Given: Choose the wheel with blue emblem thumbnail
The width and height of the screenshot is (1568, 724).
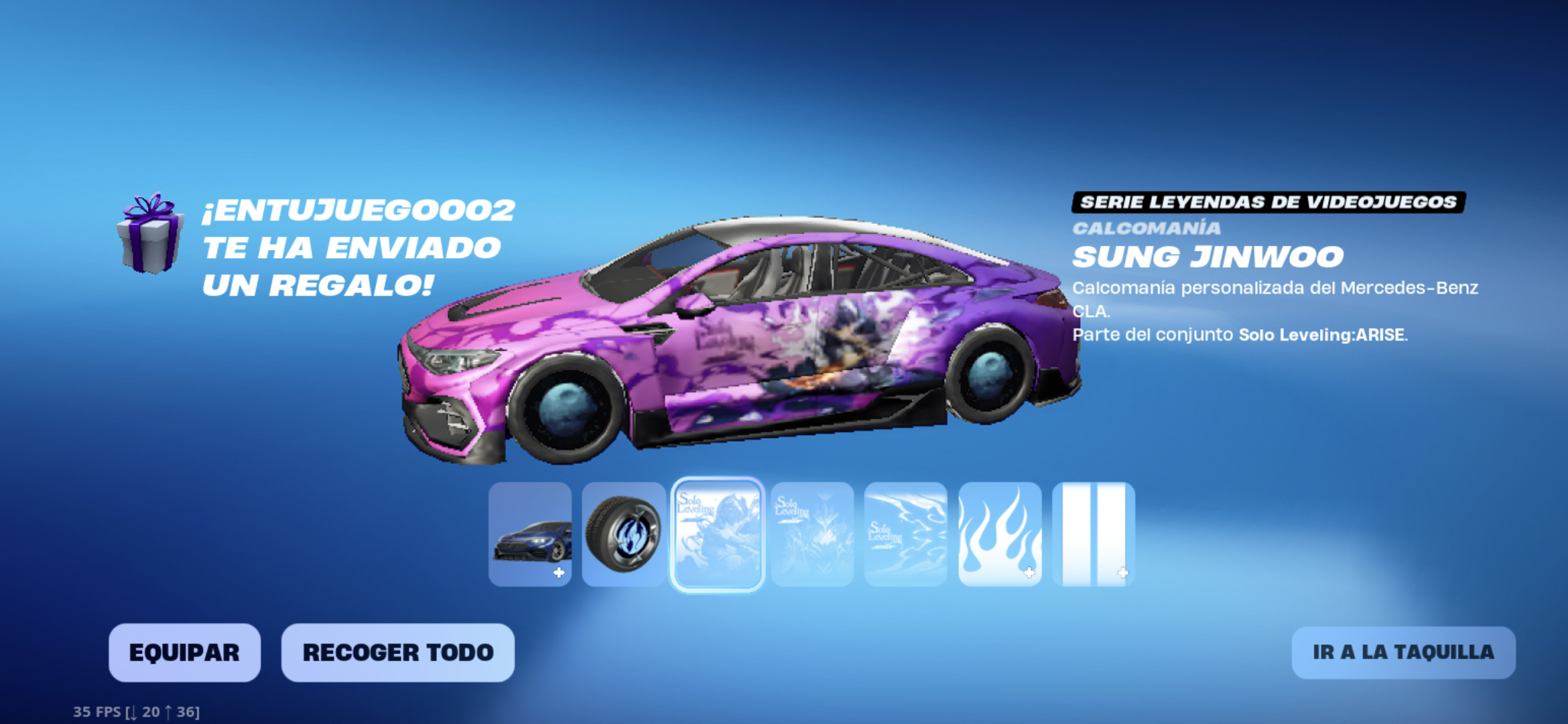Looking at the screenshot, I should 623,534.
